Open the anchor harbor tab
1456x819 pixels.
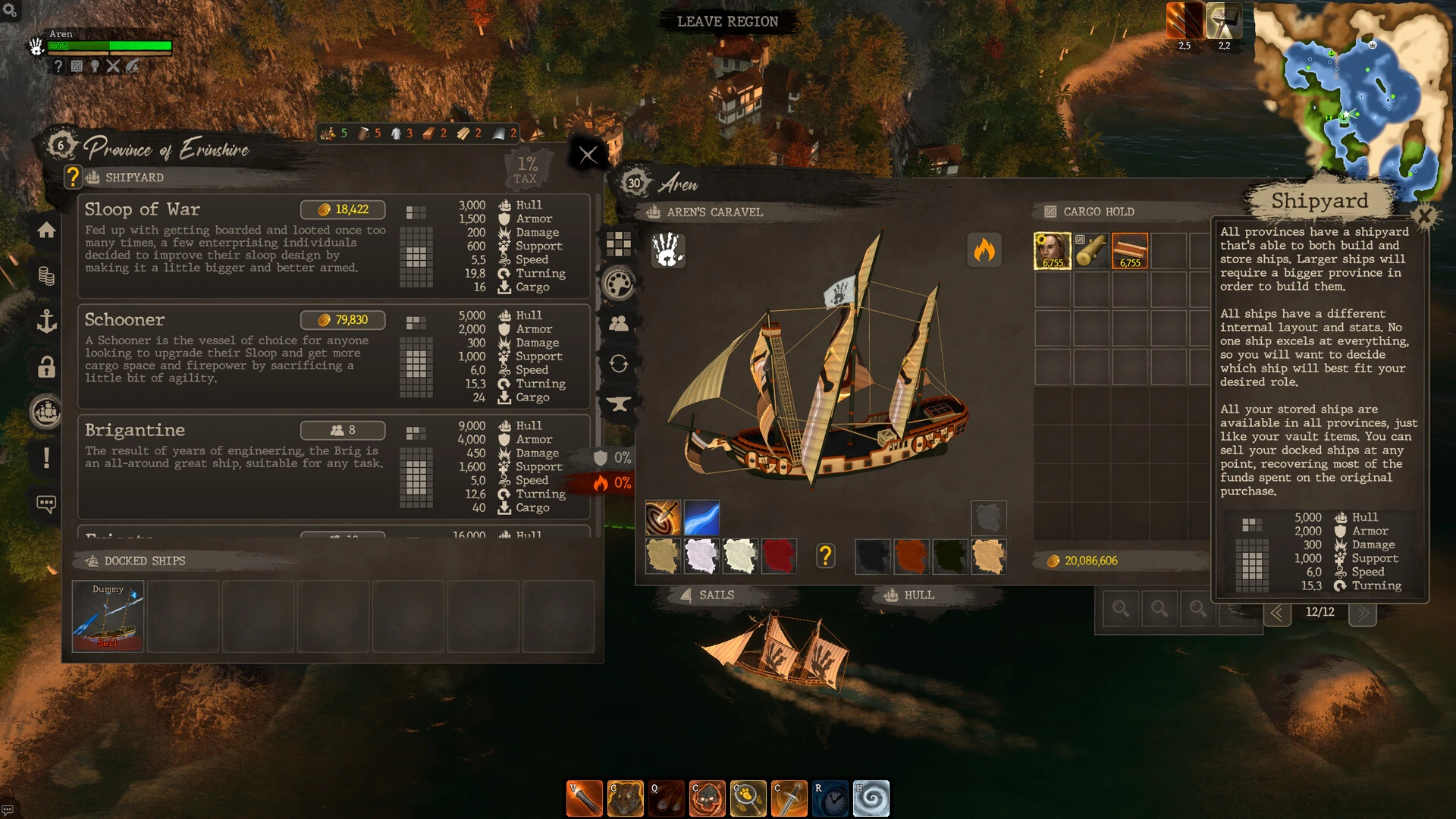click(46, 321)
